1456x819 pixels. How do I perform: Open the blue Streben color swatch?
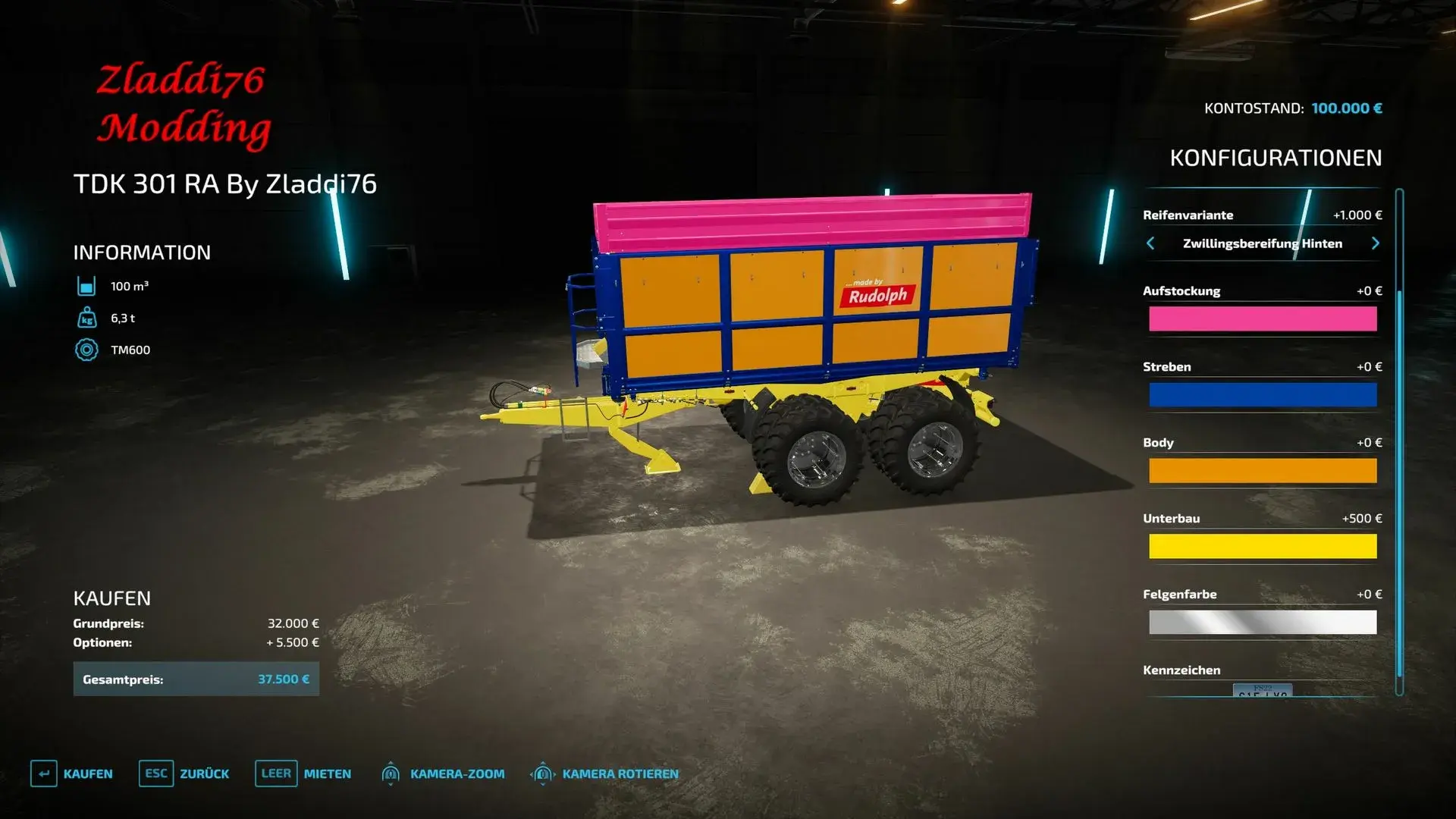pos(1263,395)
